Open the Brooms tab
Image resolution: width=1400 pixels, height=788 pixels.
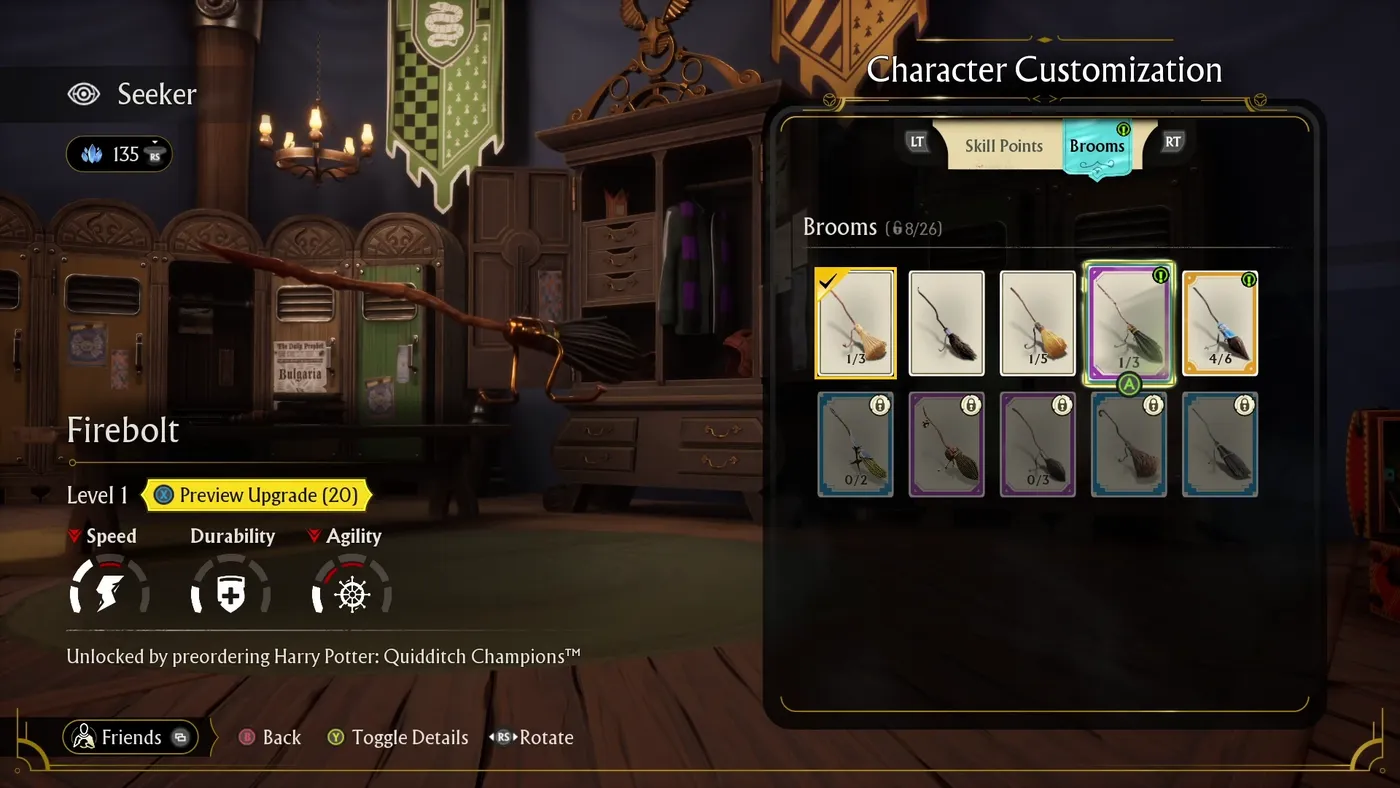coord(1097,146)
